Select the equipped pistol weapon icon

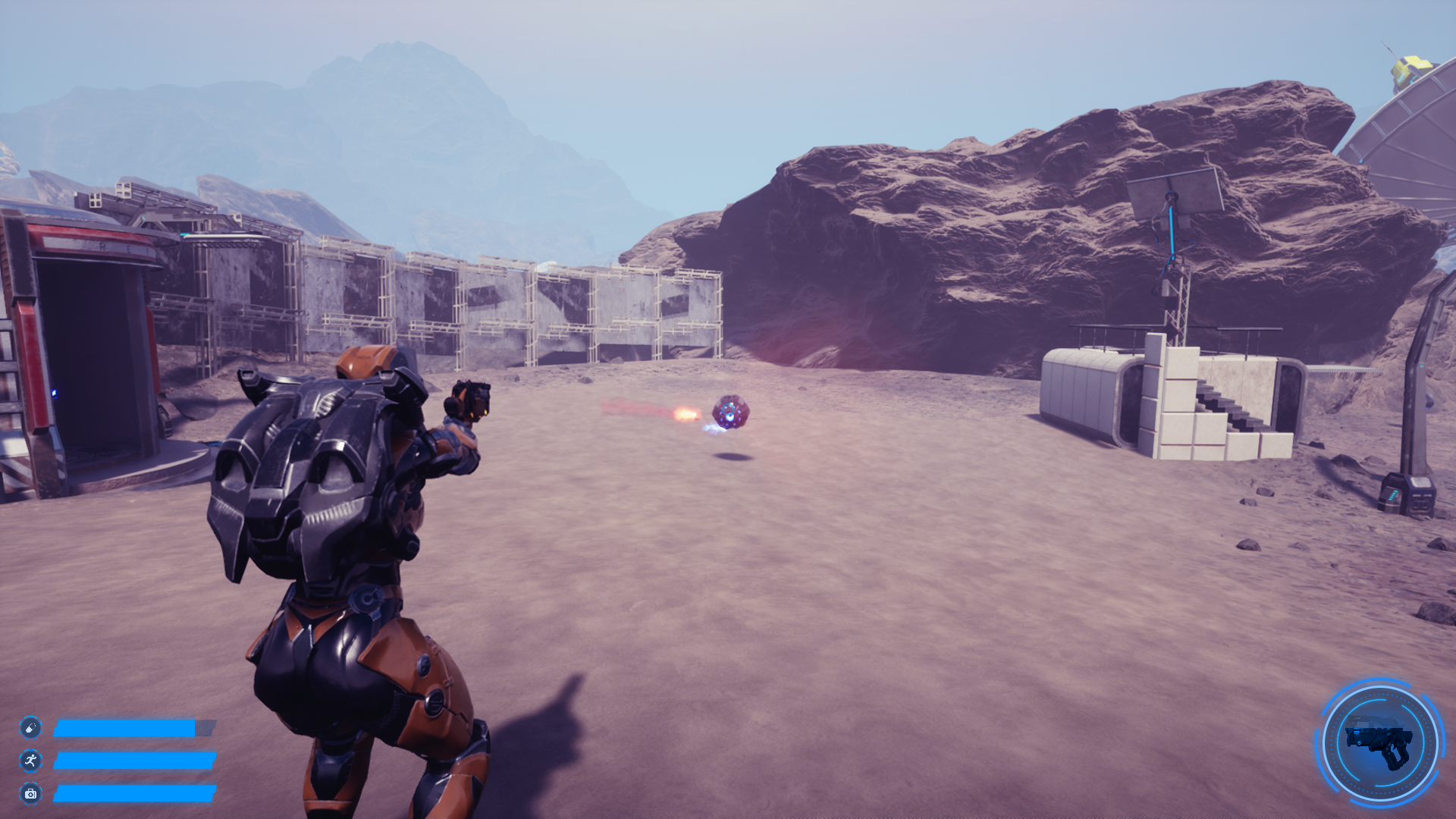(1380, 743)
